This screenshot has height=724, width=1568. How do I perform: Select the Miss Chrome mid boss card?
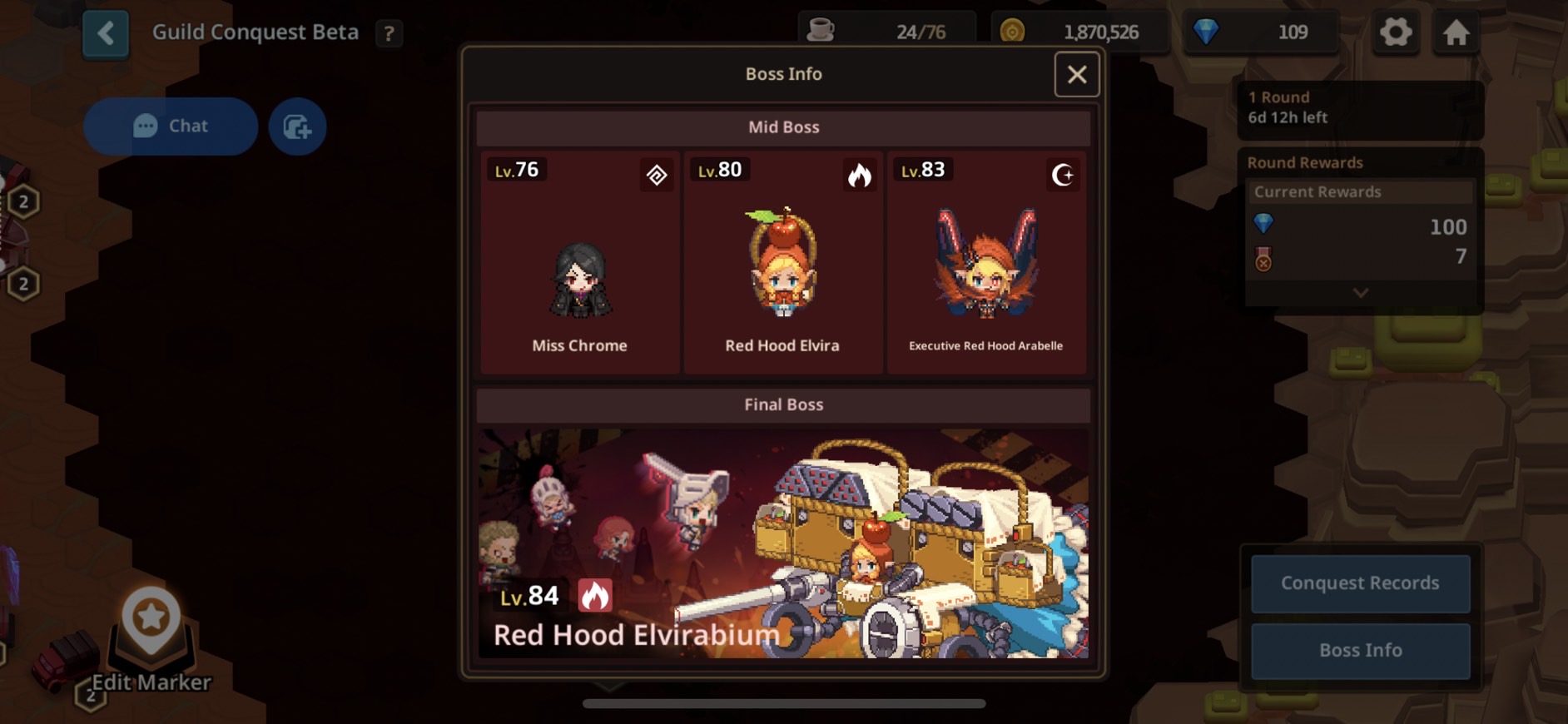click(x=580, y=262)
